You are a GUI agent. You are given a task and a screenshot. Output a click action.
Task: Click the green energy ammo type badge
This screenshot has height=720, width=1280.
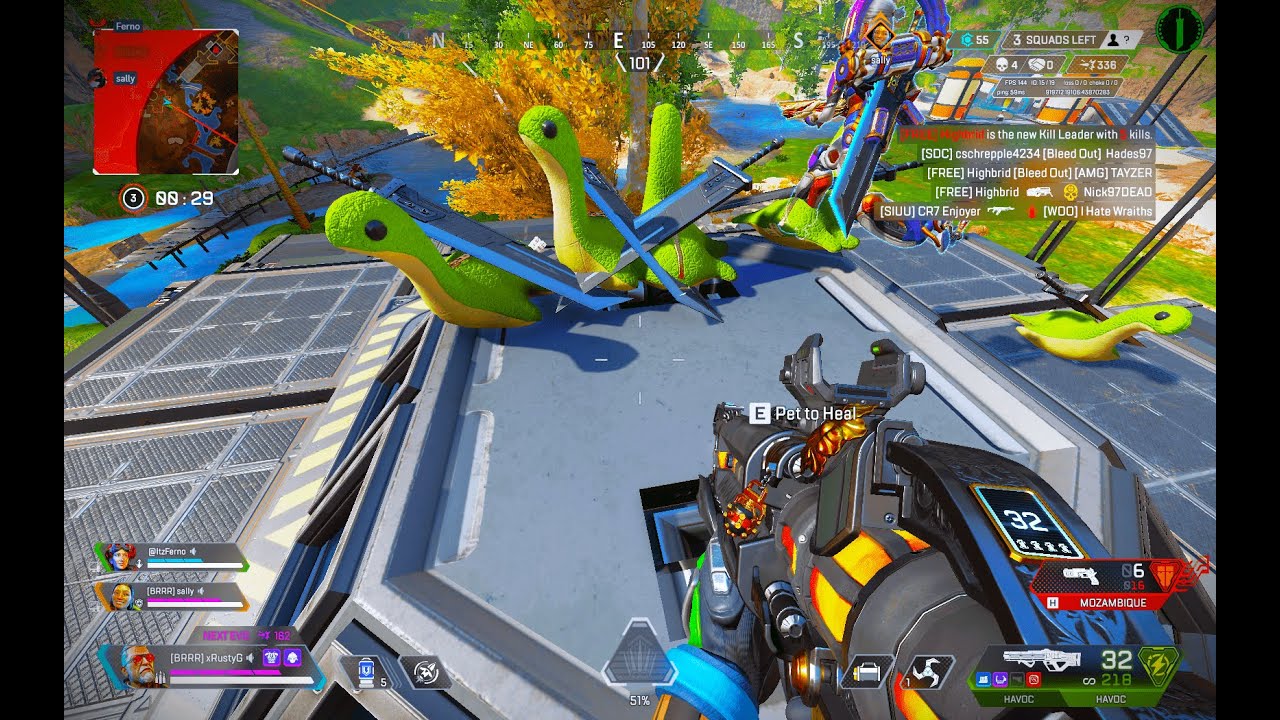click(x=1158, y=662)
